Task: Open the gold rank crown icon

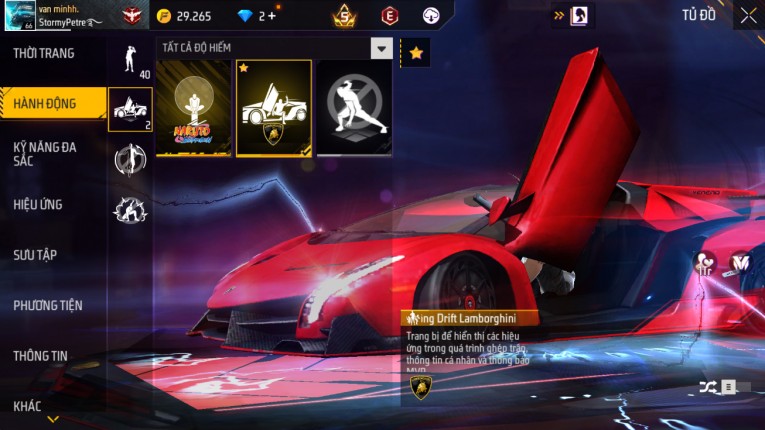Action: tap(344, 15)
